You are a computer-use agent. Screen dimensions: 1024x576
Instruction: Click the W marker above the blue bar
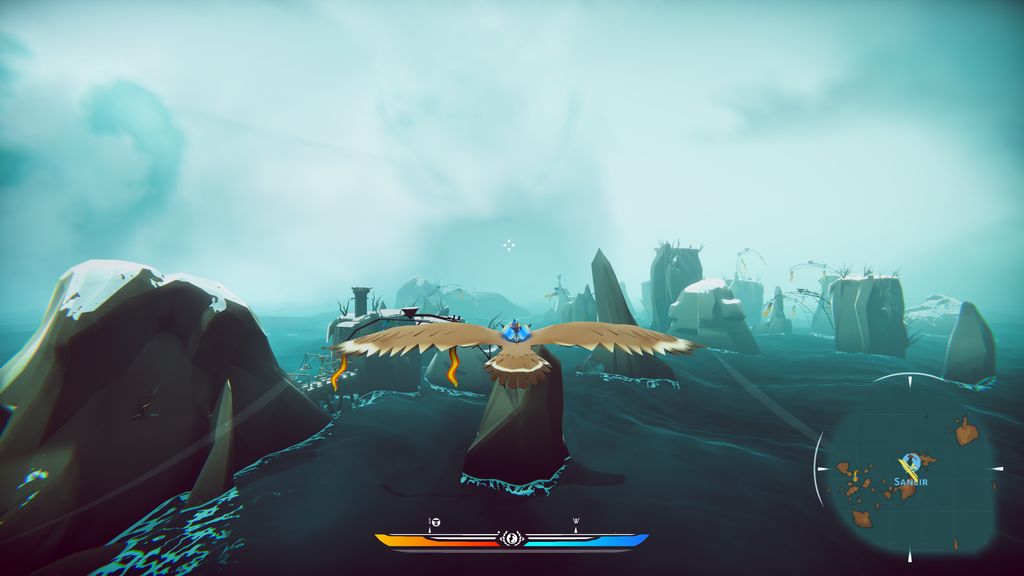576,521
